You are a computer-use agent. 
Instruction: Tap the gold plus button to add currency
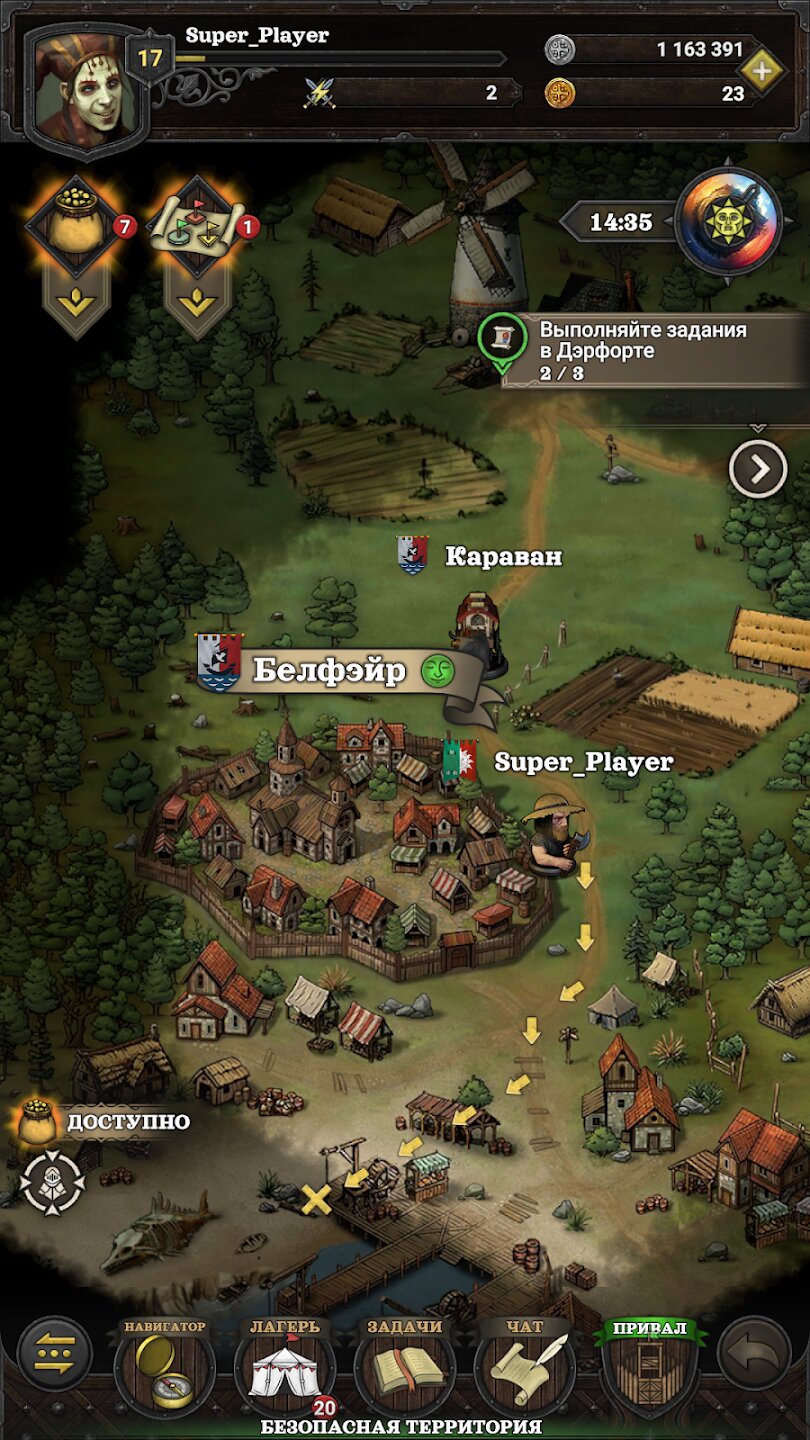click(762, 70)
